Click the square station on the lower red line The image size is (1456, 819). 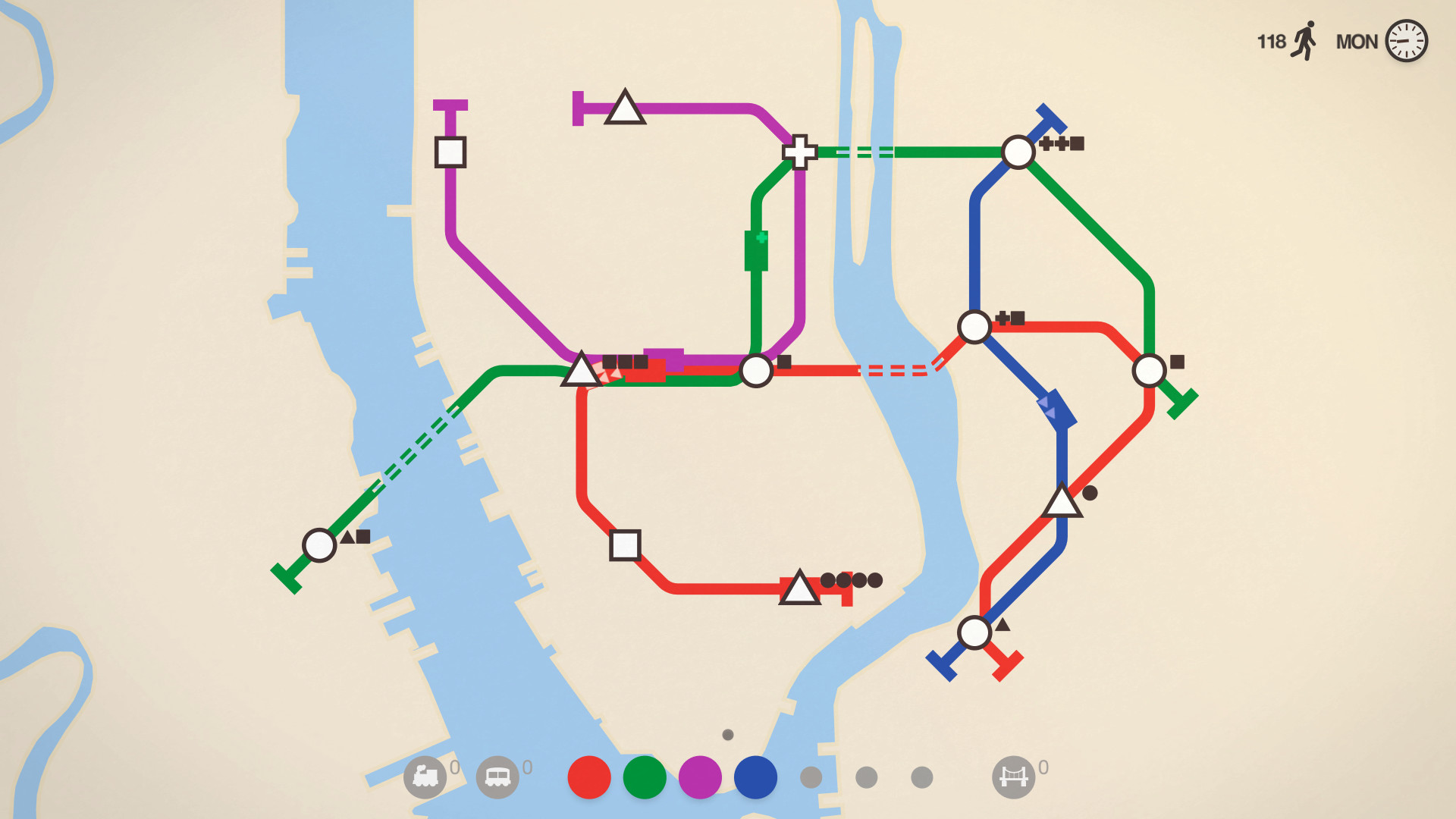click(623, 545)
